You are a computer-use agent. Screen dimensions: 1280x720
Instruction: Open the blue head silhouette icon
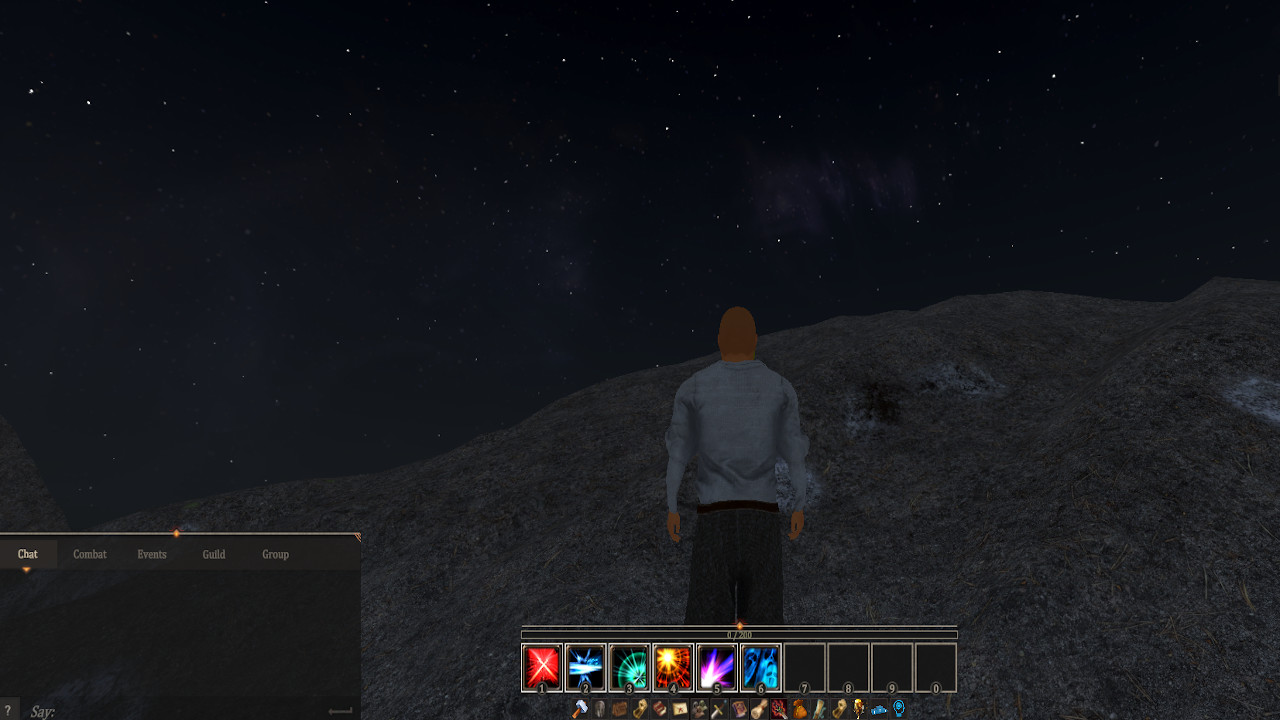pos(899,708)
